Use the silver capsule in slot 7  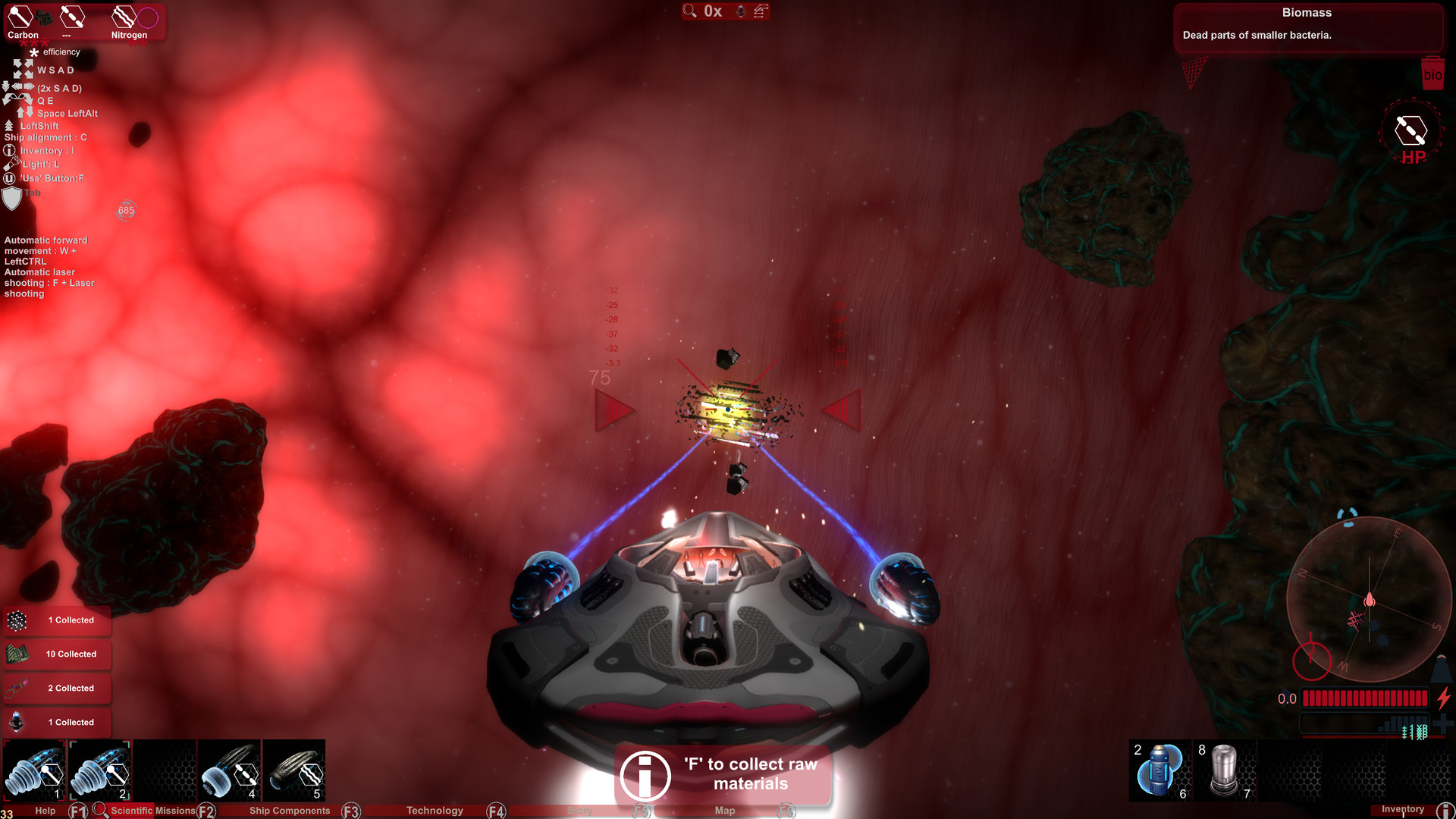point(1224,770)
